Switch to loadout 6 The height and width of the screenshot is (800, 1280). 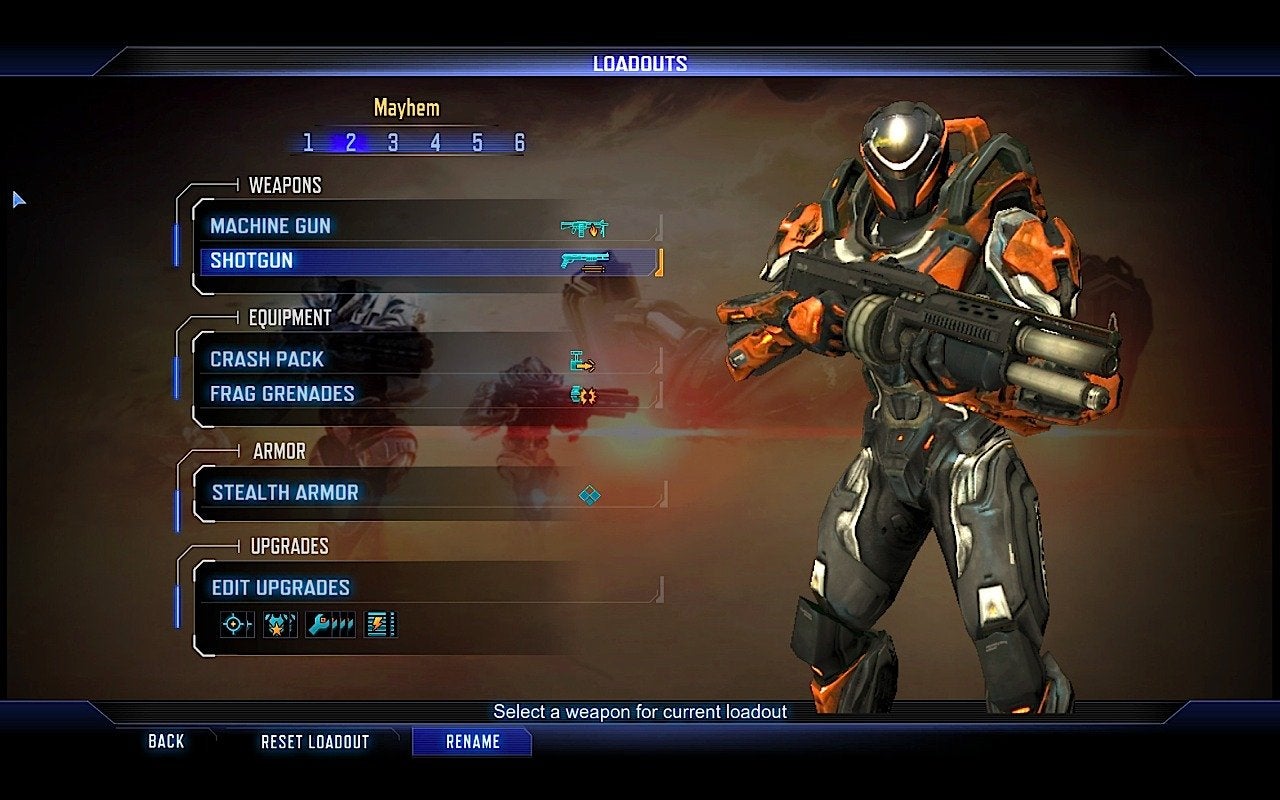click(519, 143)
